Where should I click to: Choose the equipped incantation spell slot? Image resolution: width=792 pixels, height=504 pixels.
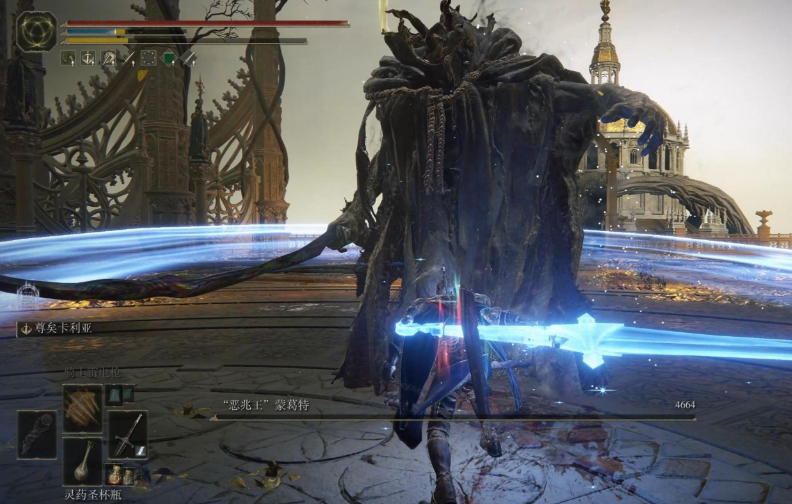click(82, 408)
